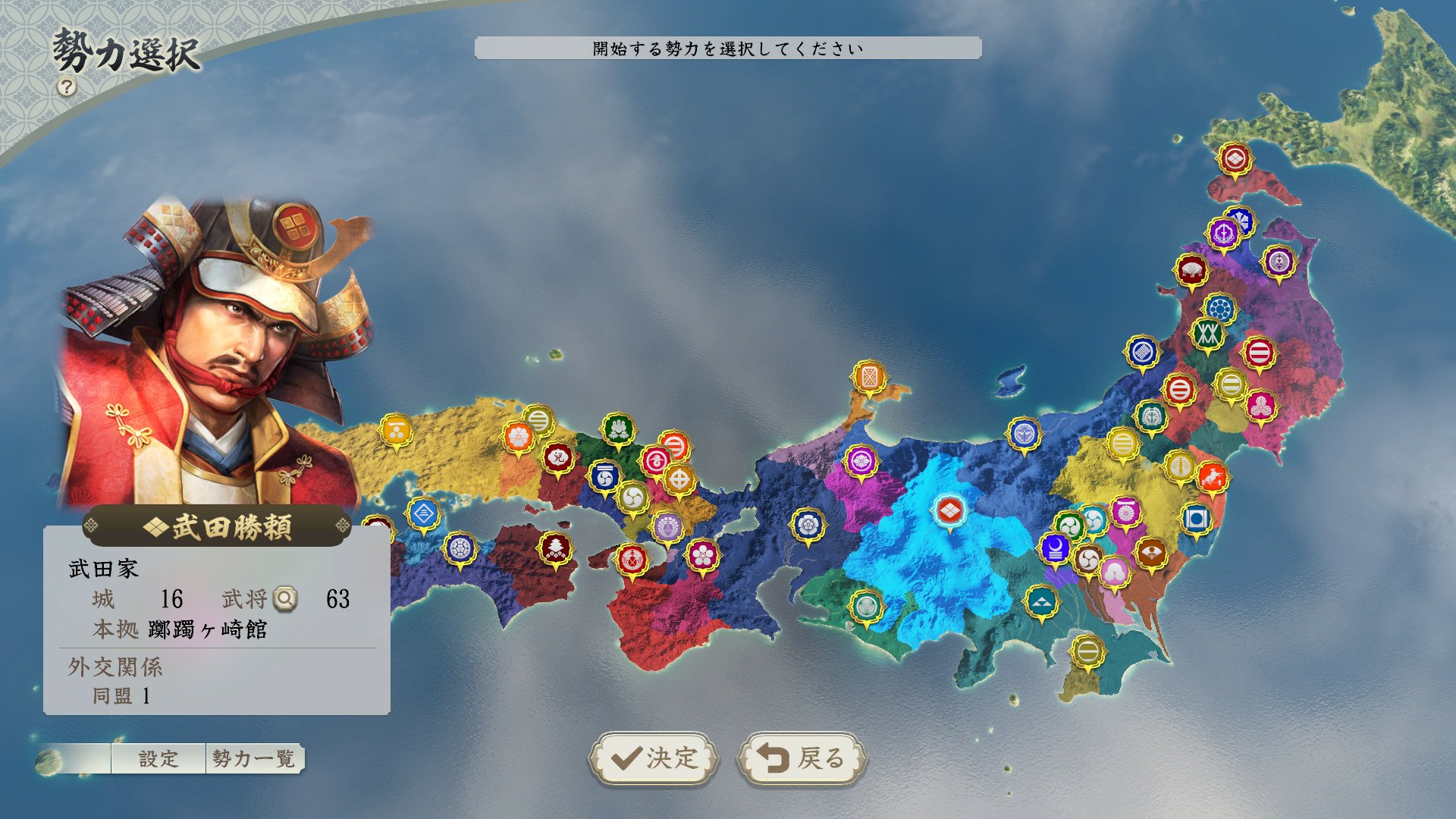Click the blue nine-star circle crest in Tohoku

pos(1220,307)
